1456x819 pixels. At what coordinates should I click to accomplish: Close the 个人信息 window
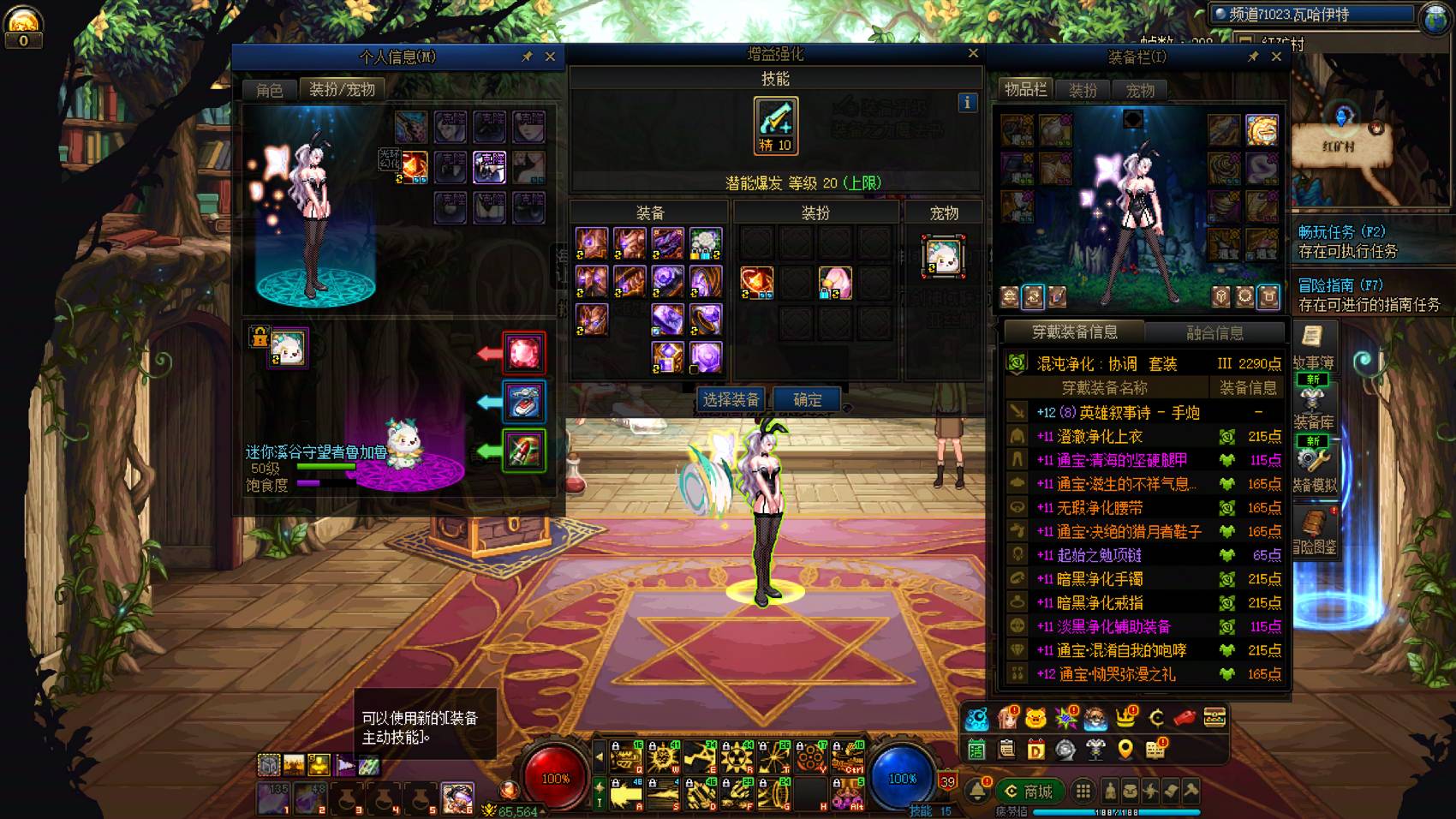550,57
